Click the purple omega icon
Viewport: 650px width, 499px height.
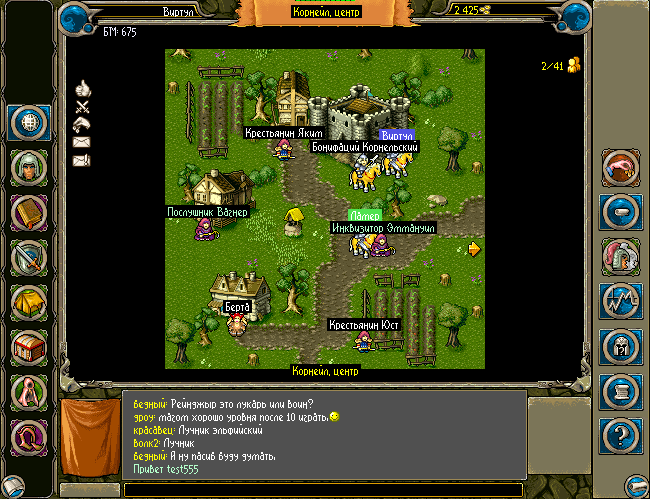(30, 438)
